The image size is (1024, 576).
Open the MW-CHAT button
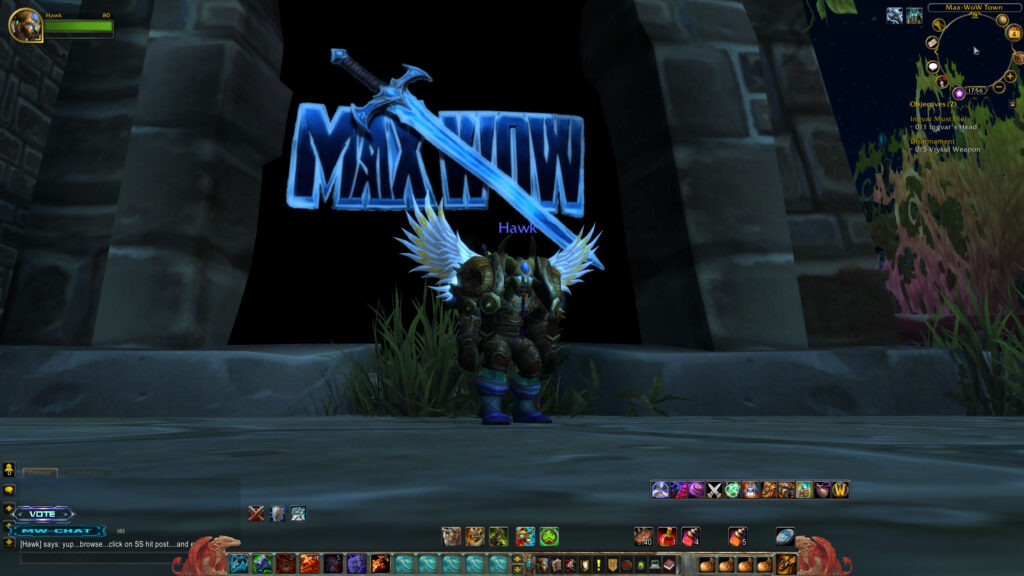pos(59,530)
